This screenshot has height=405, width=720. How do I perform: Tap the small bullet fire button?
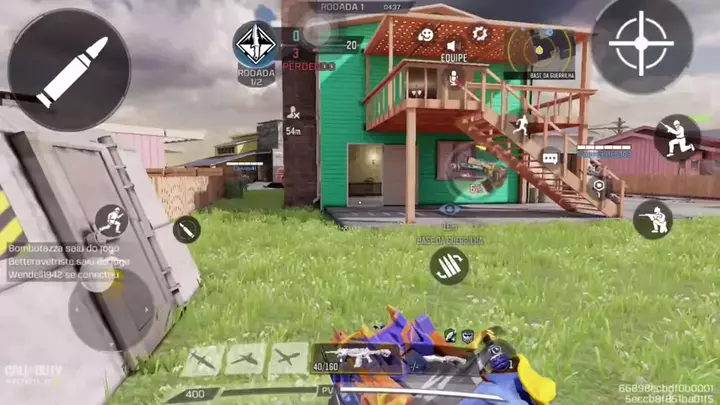[185, 230]
